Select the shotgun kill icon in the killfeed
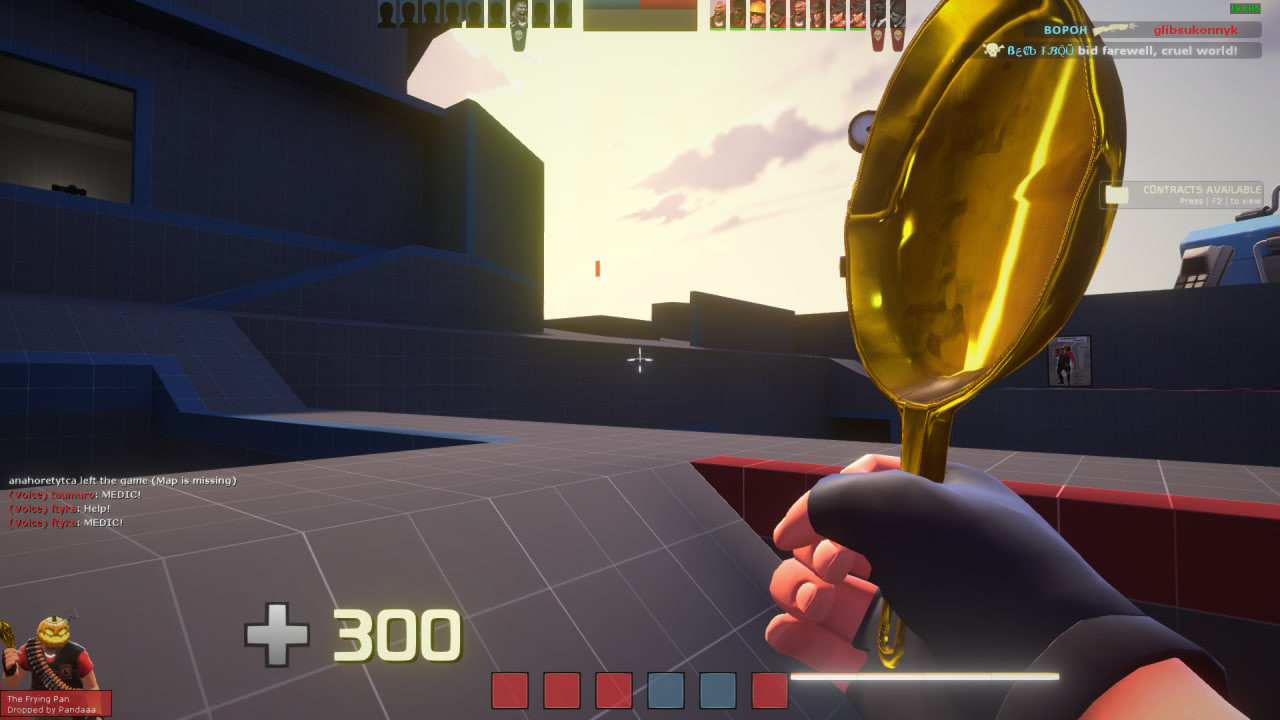Image resolution: width=1280 pixels, height=720 pixels. click(1113, 30)
